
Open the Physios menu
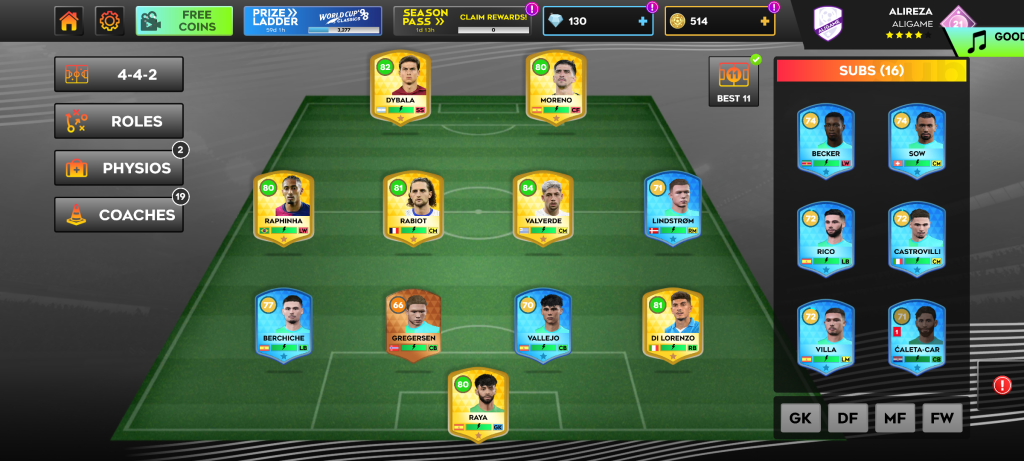coord(119,168)
